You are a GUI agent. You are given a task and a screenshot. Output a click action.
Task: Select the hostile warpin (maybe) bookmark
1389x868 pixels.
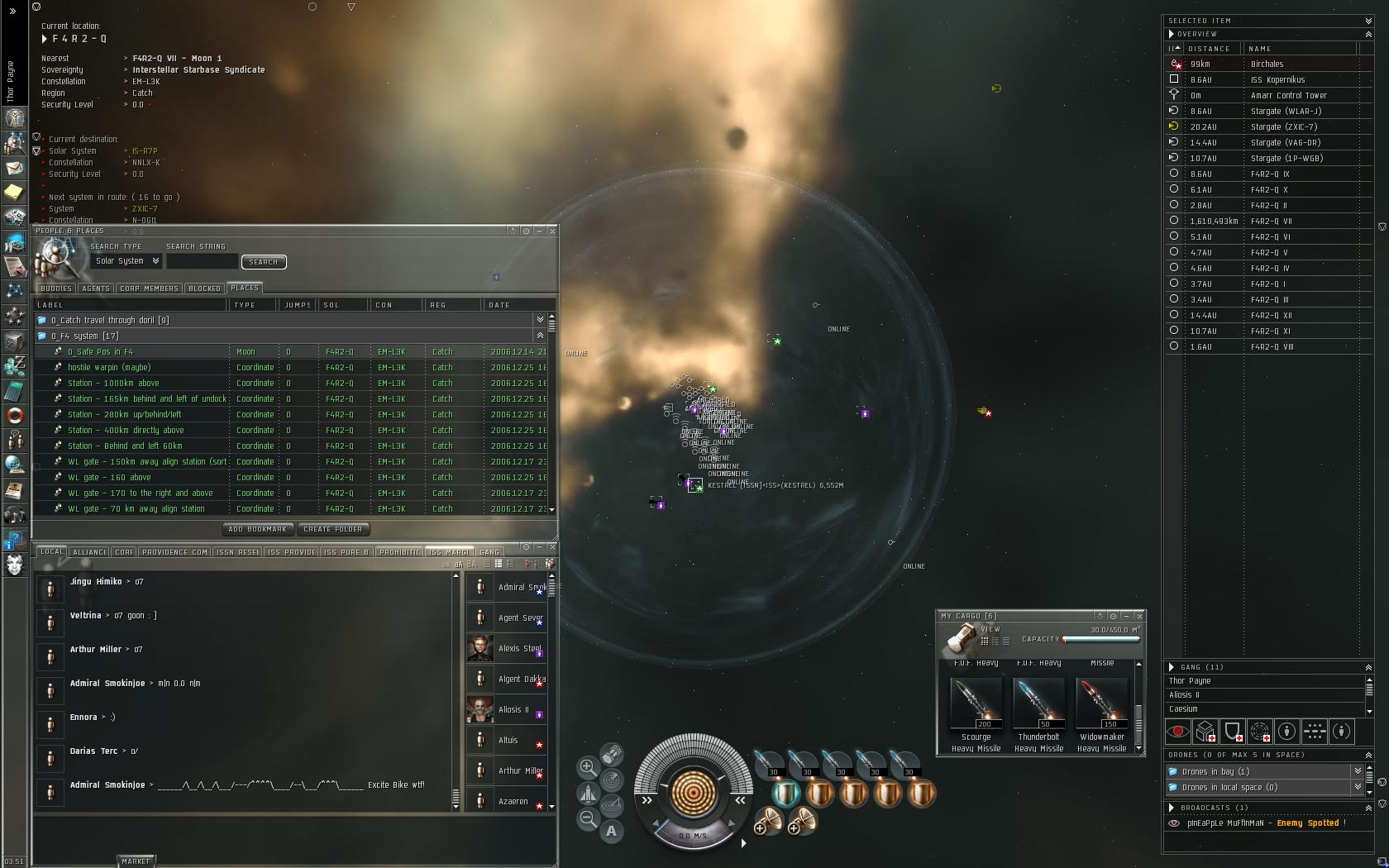pyautogui.click(x=109, y=368)
